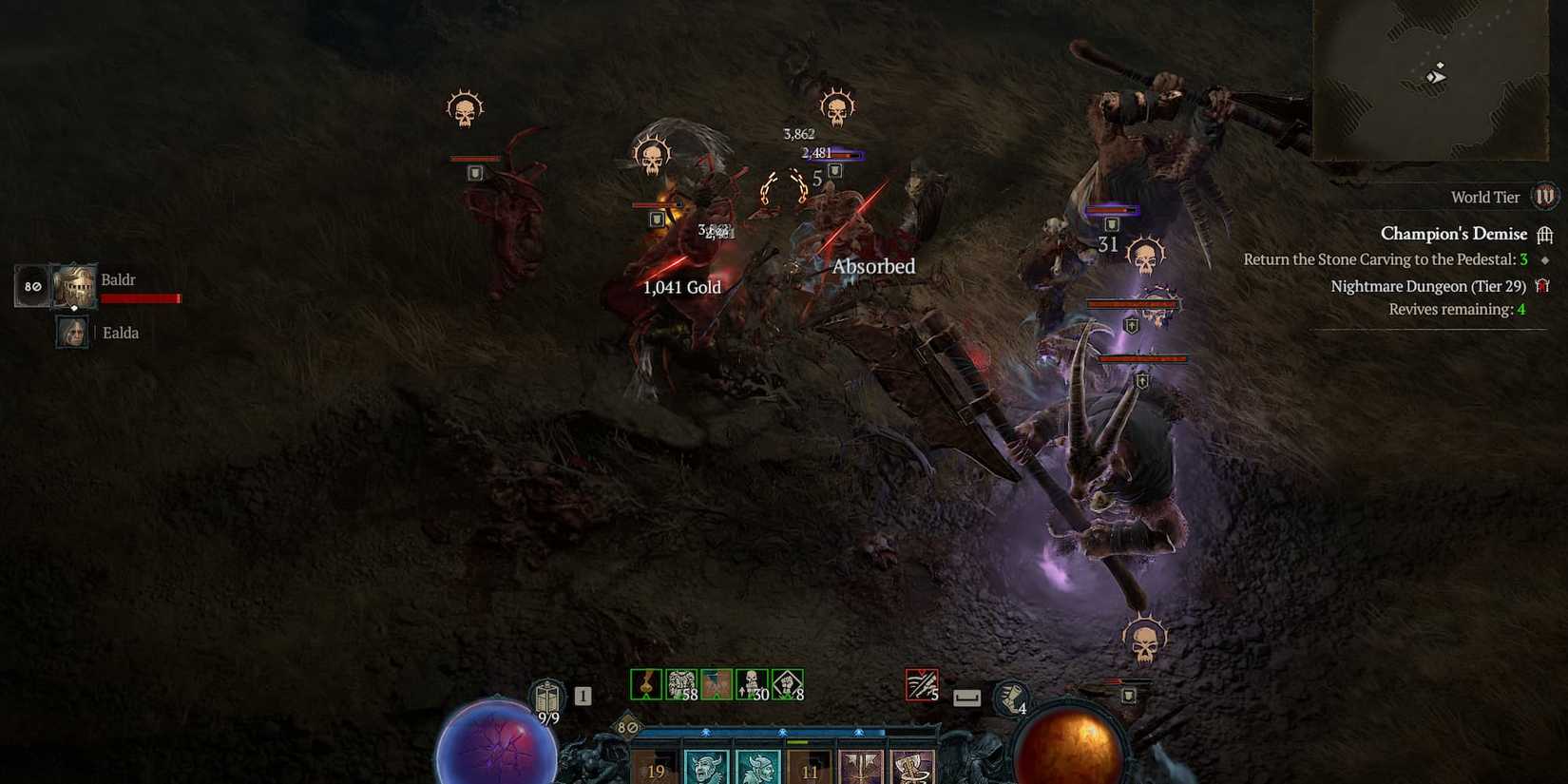Image resolution: width=1568 pixels, height=784 pixels.
Task: Click the skull buff showing 30 stacks
Action: pyautogui.click(x=751, y=682)
